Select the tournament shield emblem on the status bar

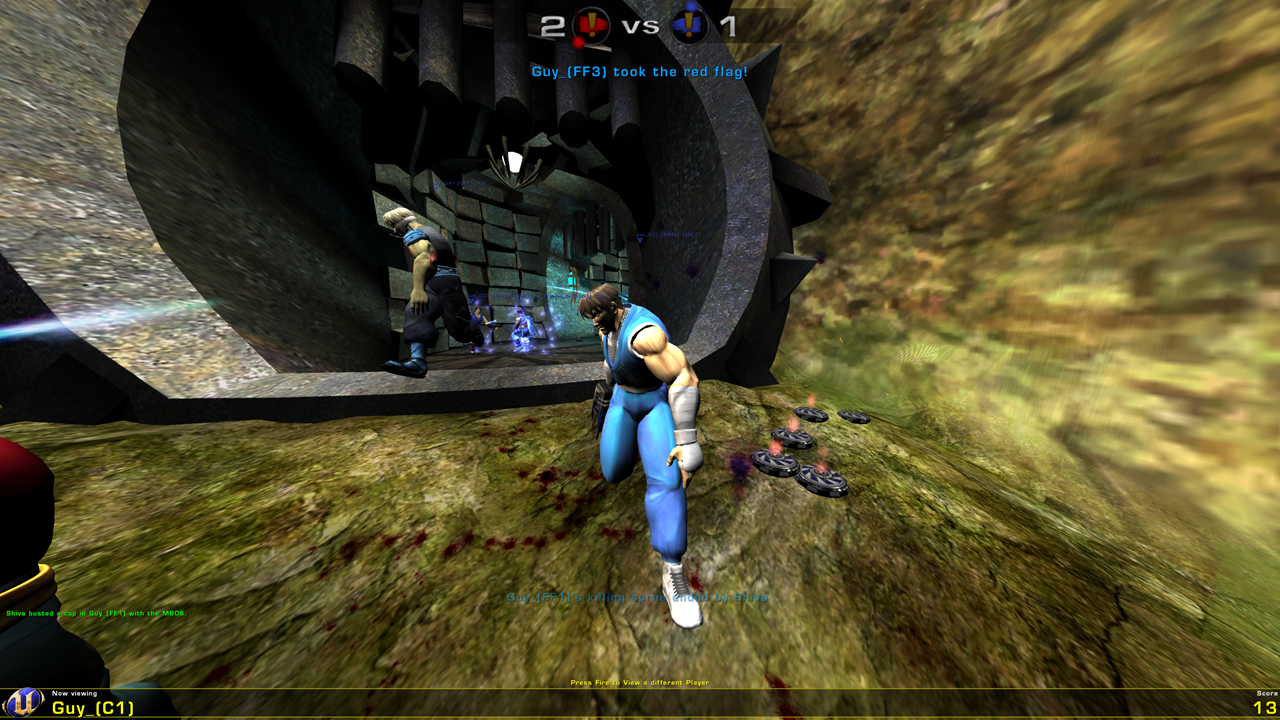pyautogui.click(x=23, y=702)
